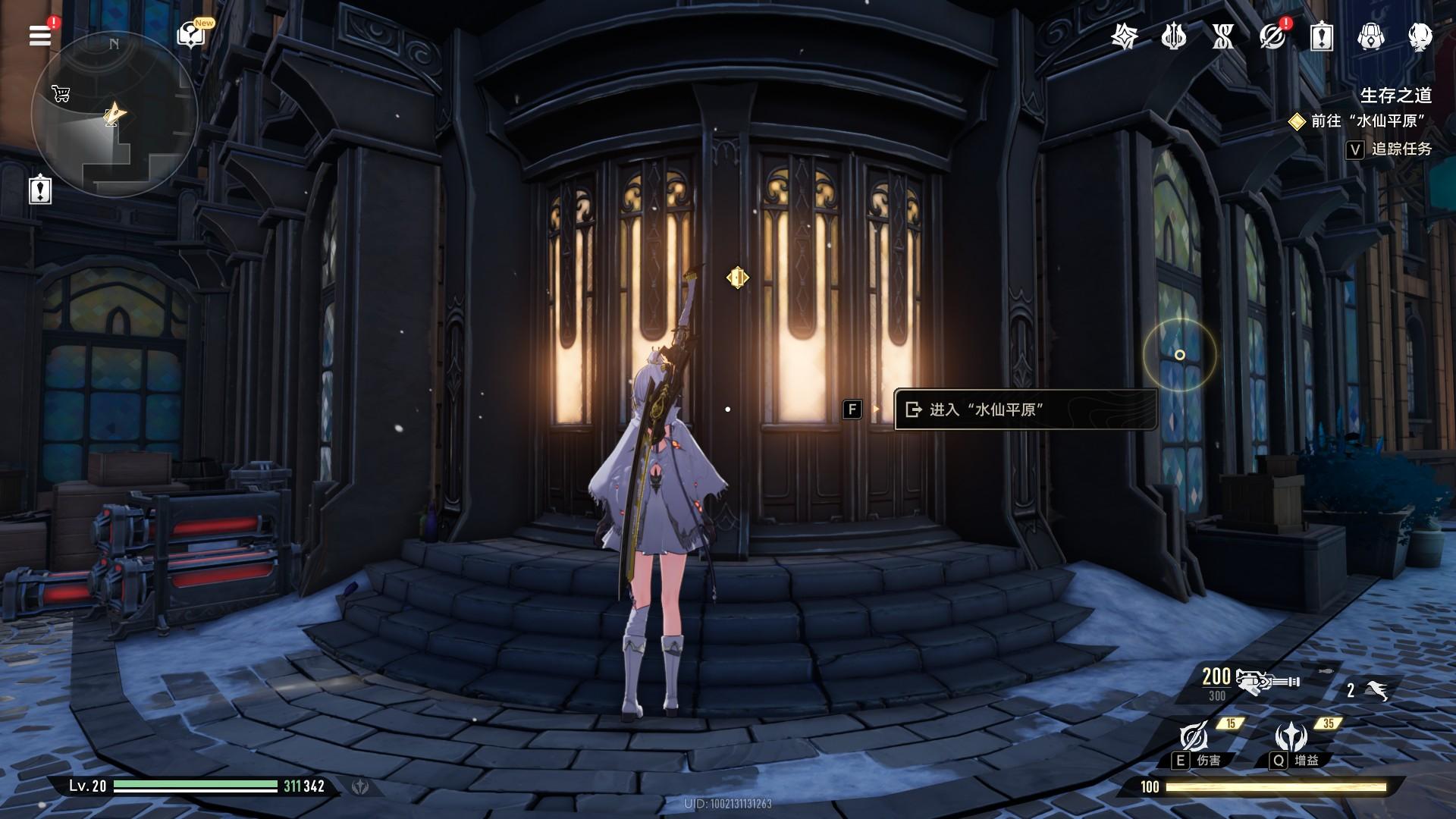
Task: Open the trident-shaped emblem menu
Action: (1173, 36)
